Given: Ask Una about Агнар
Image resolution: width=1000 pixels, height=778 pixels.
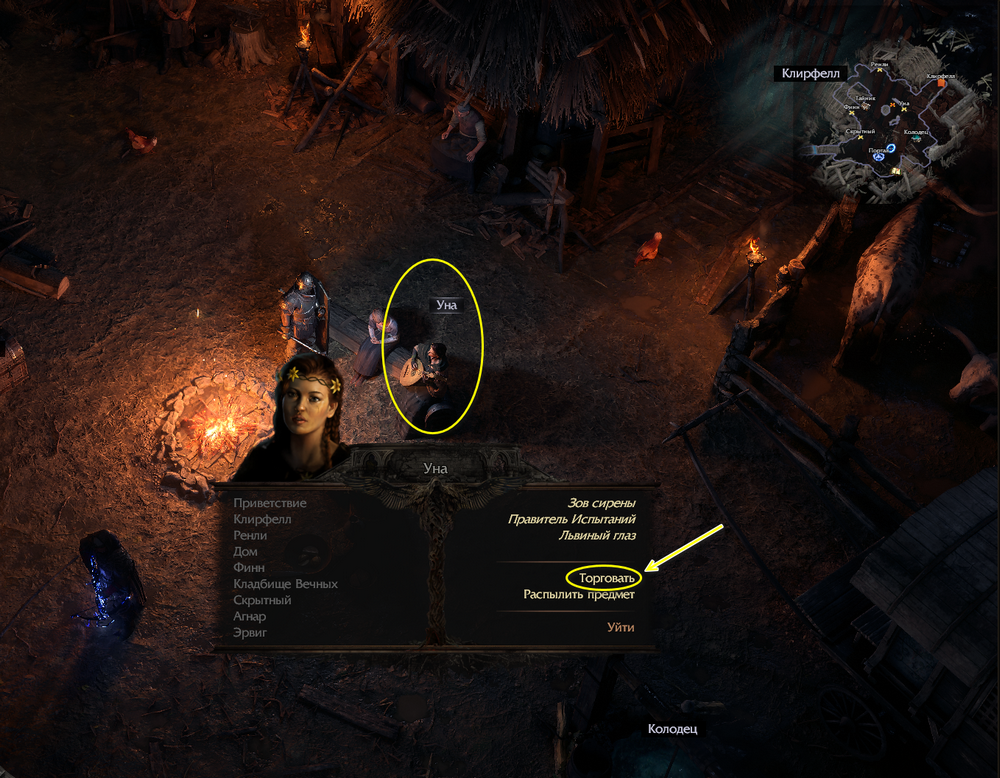Looking at the screenshot, I should pyautogui.click(x=250, y=616).
